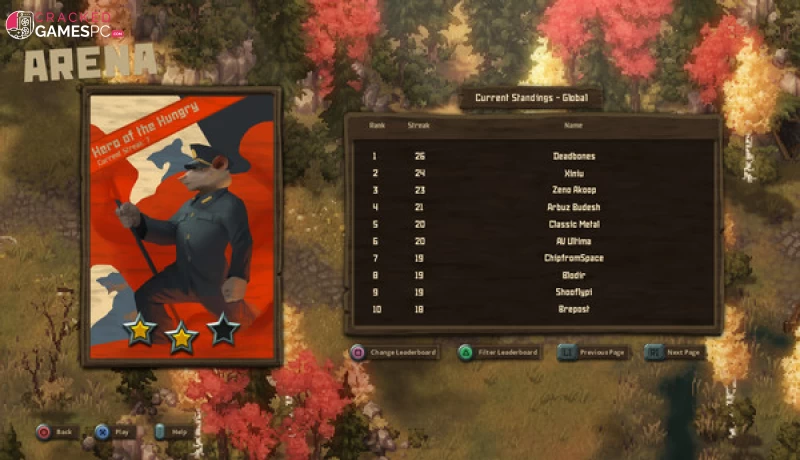The image size is (800, 460).
Task: Choose the Xiniu leaderboard entry
Action: (x=532, y=173)
